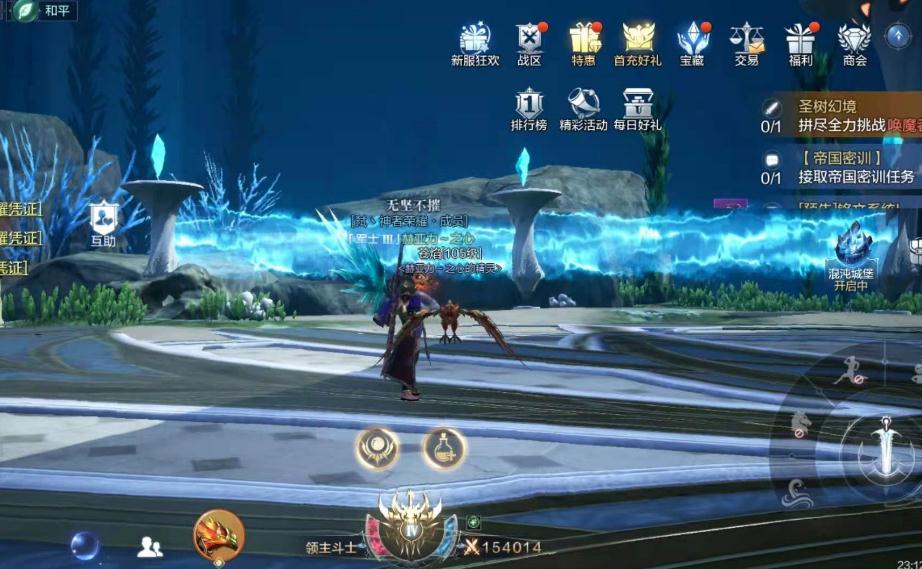Select the 圣树幻境 quest tracker entry
This screenshot has width=922, height=569.
tap(845, 116)
